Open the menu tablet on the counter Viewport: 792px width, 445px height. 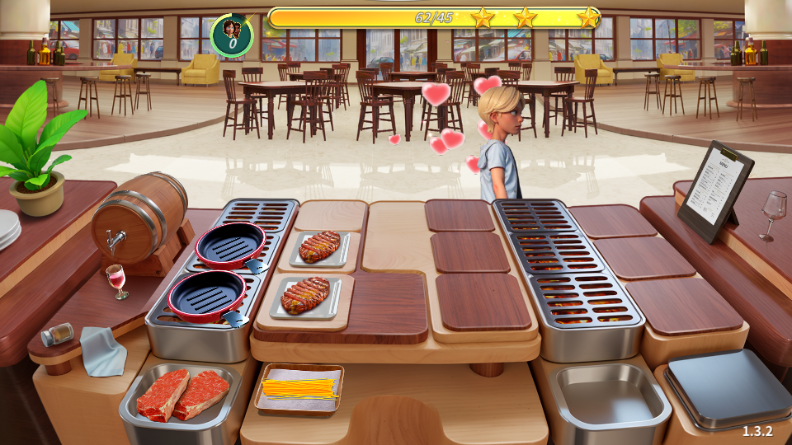click(x=714, y=188)
